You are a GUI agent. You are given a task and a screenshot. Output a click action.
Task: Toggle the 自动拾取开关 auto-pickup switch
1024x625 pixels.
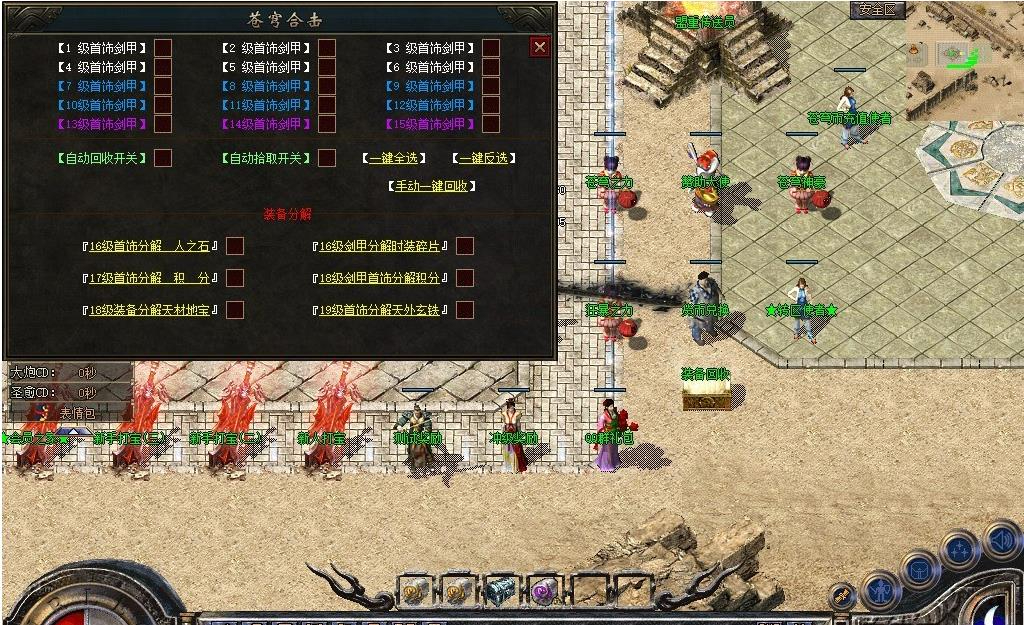tap(327, 158)
